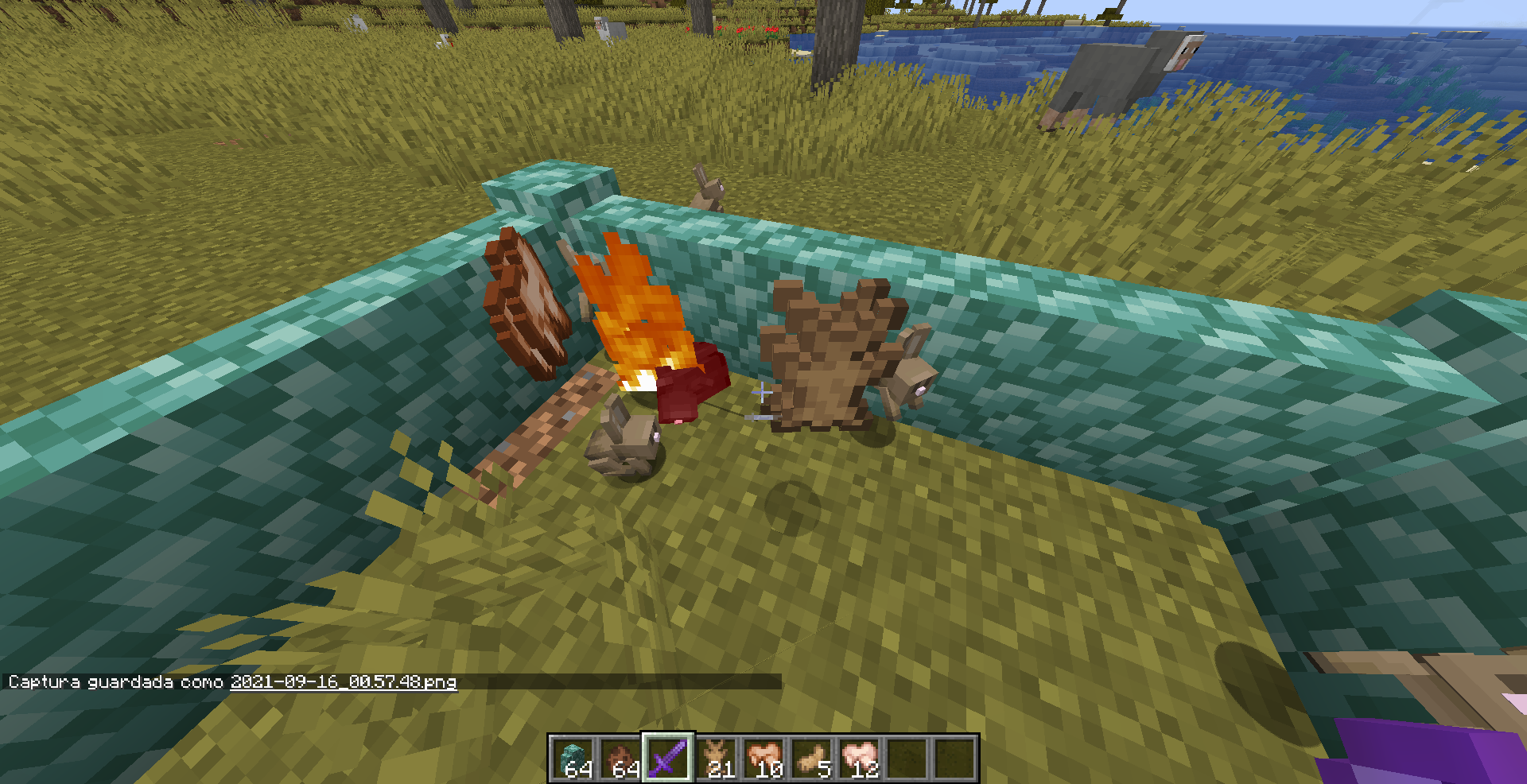The image size is (1527, 784).
Task: Select the raw rabbit stack of 12
Action: tap(859, 758)
